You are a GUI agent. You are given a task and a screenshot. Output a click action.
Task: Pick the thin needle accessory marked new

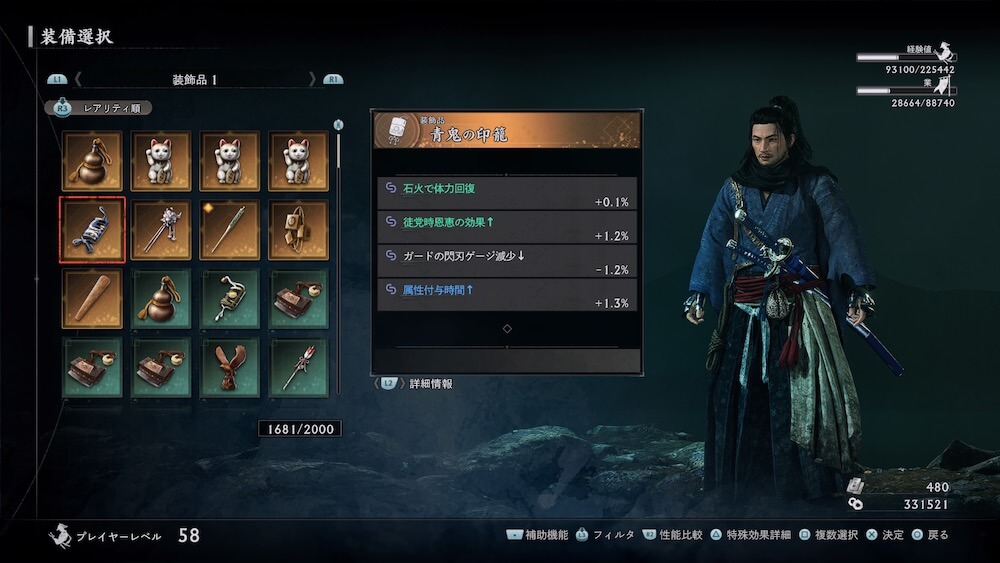230,230
